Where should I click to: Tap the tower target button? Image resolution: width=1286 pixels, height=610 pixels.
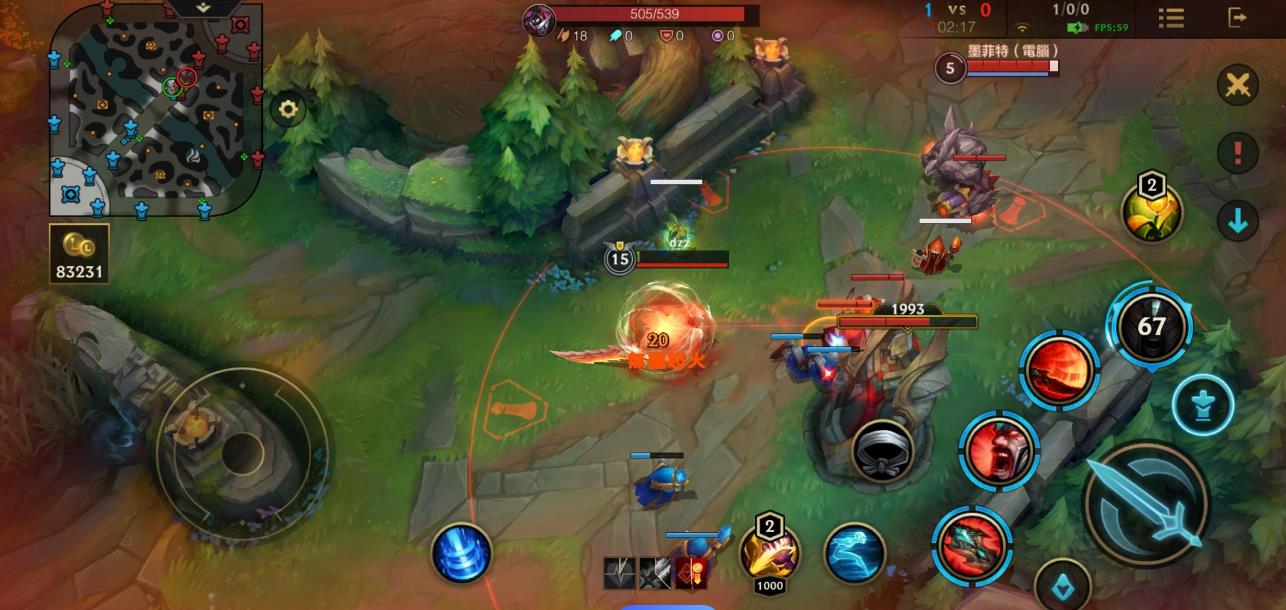pyautogui.click(x=1203, y=405)
